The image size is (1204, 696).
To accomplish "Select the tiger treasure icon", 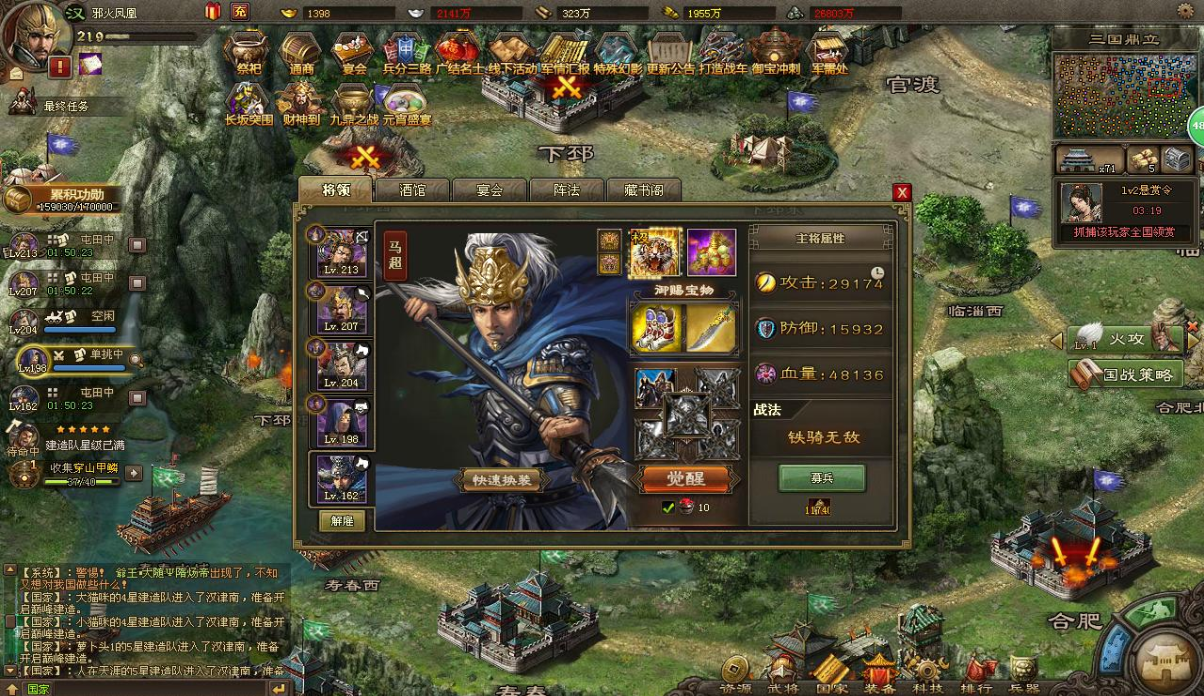I will coord(656,252).
